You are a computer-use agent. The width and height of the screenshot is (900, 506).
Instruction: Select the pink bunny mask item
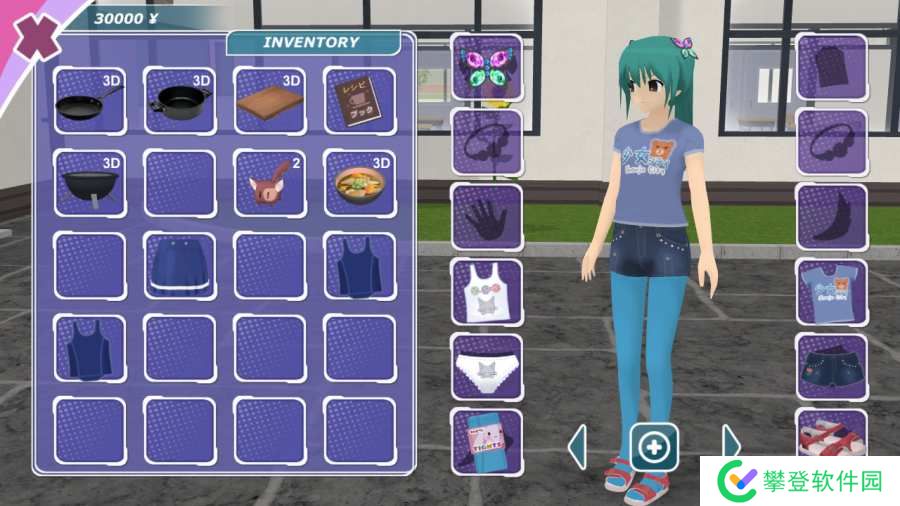tap(269, 184)
